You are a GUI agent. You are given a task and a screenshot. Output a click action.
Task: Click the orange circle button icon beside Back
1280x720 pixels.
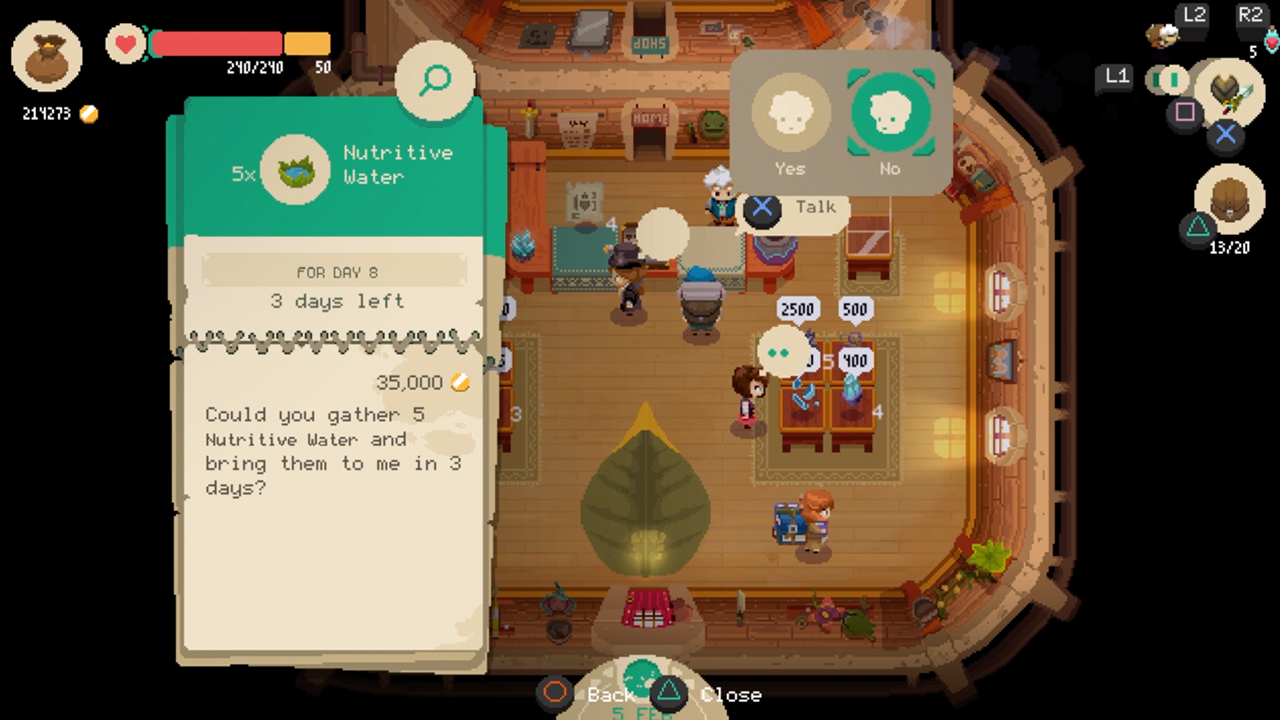(554, 693)
